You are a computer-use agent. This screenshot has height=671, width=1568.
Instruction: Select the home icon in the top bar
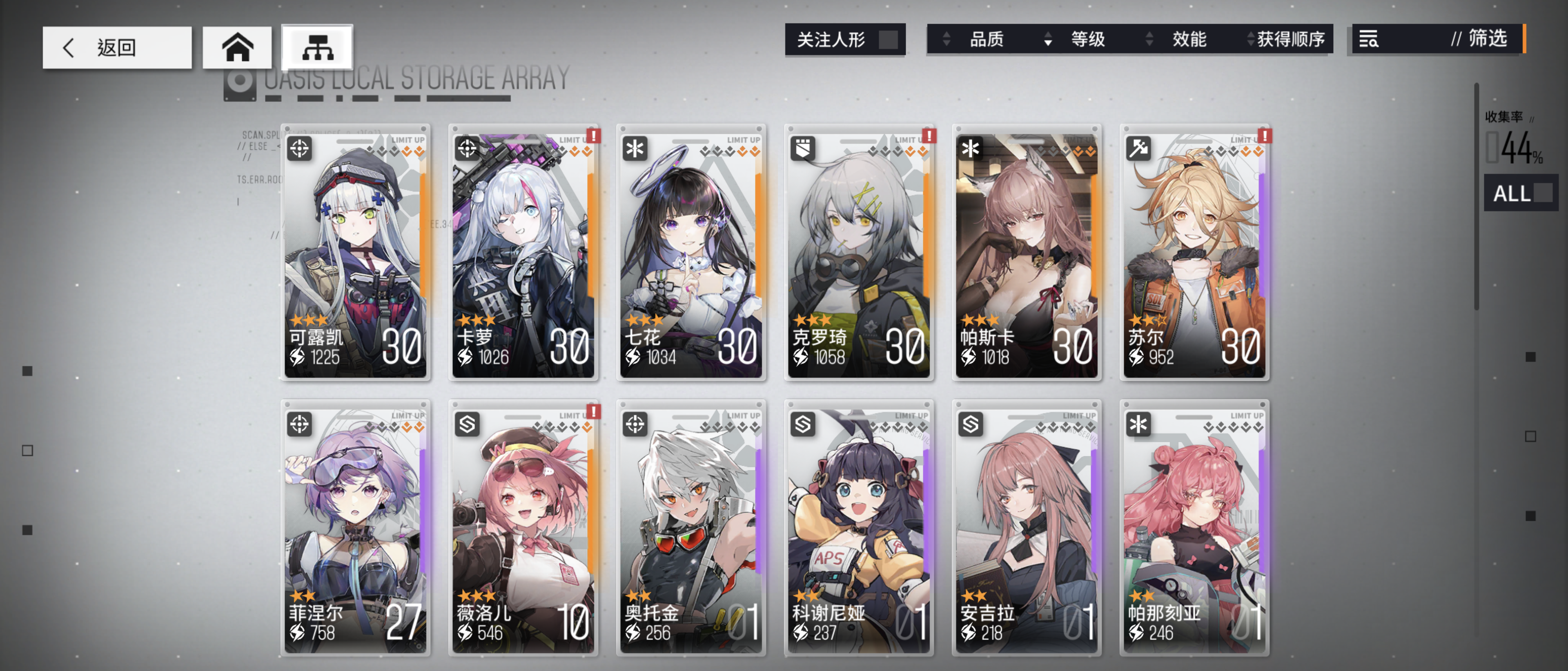(x=238, y=47)
